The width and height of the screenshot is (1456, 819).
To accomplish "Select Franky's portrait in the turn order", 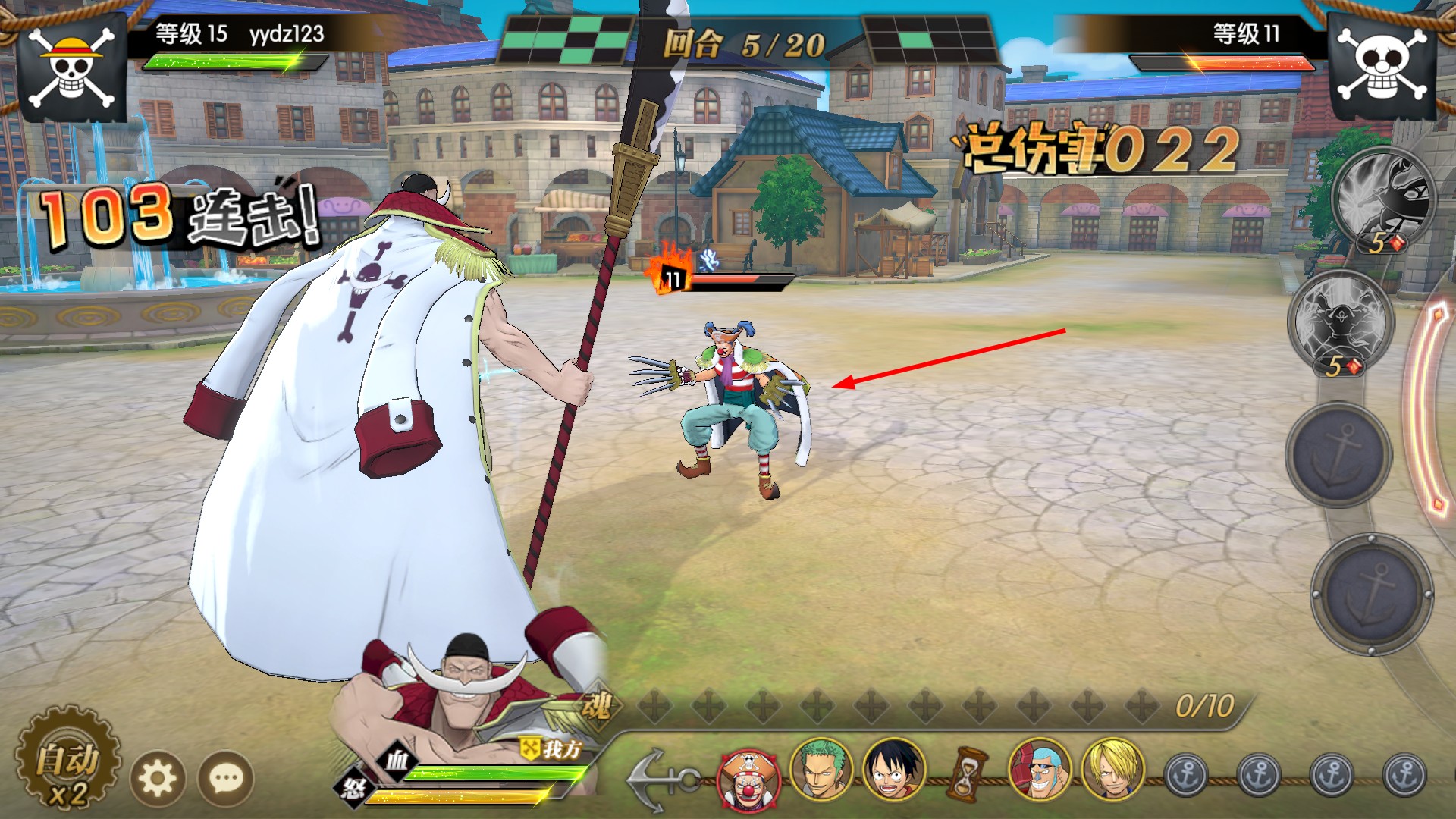I will tap(1039, 769).
